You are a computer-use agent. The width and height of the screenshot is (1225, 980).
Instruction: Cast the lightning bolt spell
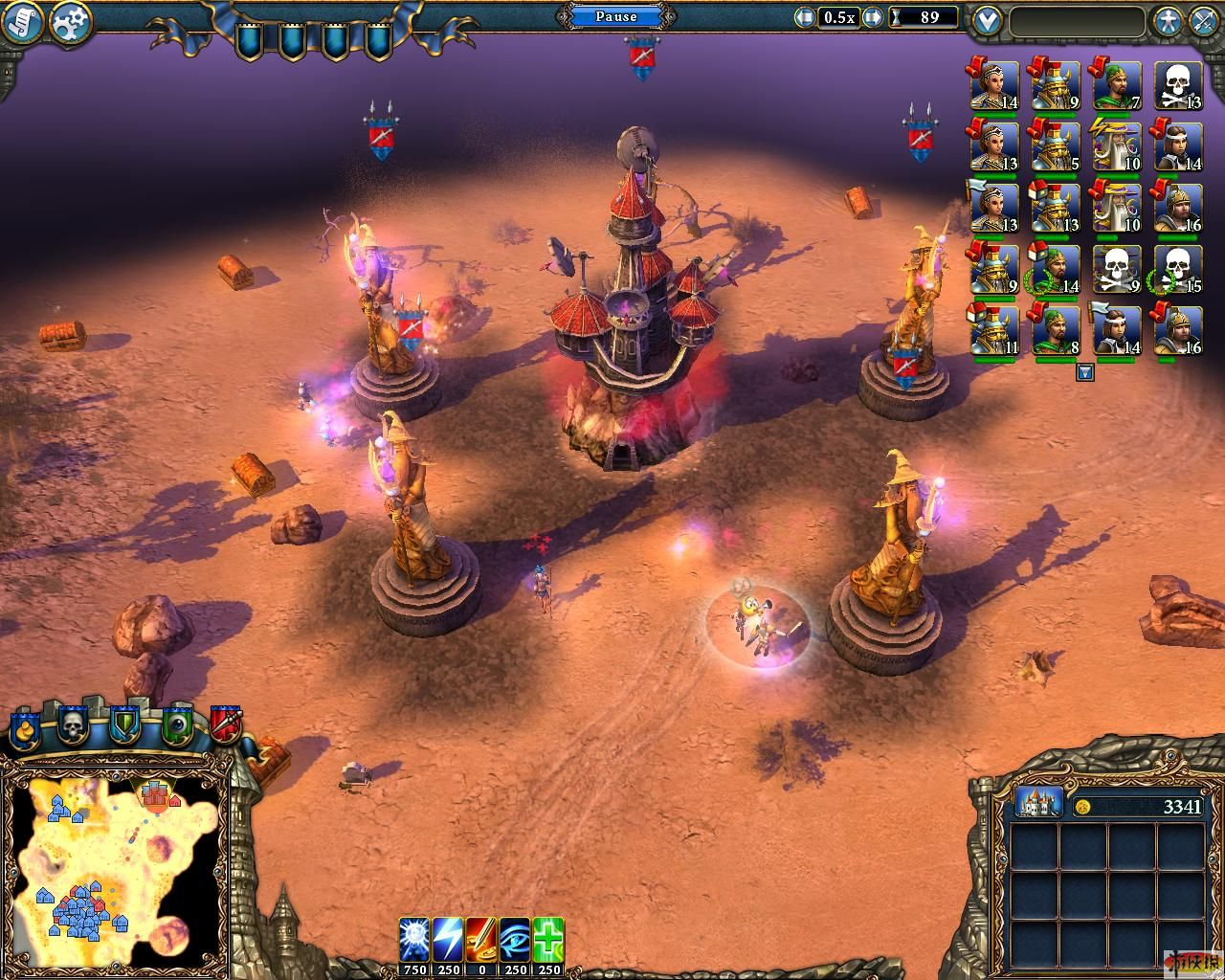click(447, 939)
